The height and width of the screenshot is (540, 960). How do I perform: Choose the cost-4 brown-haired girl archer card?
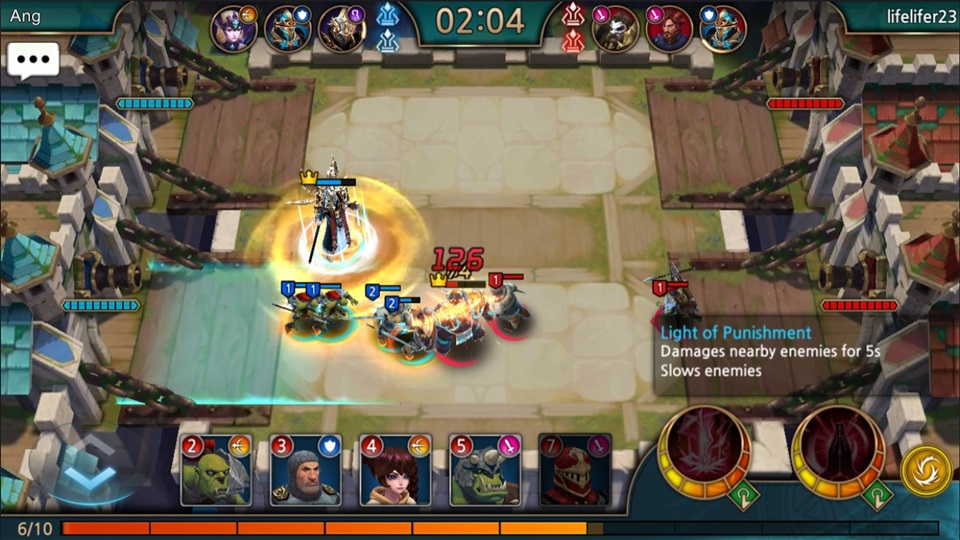pyautogui.click(x=395, y=470)
